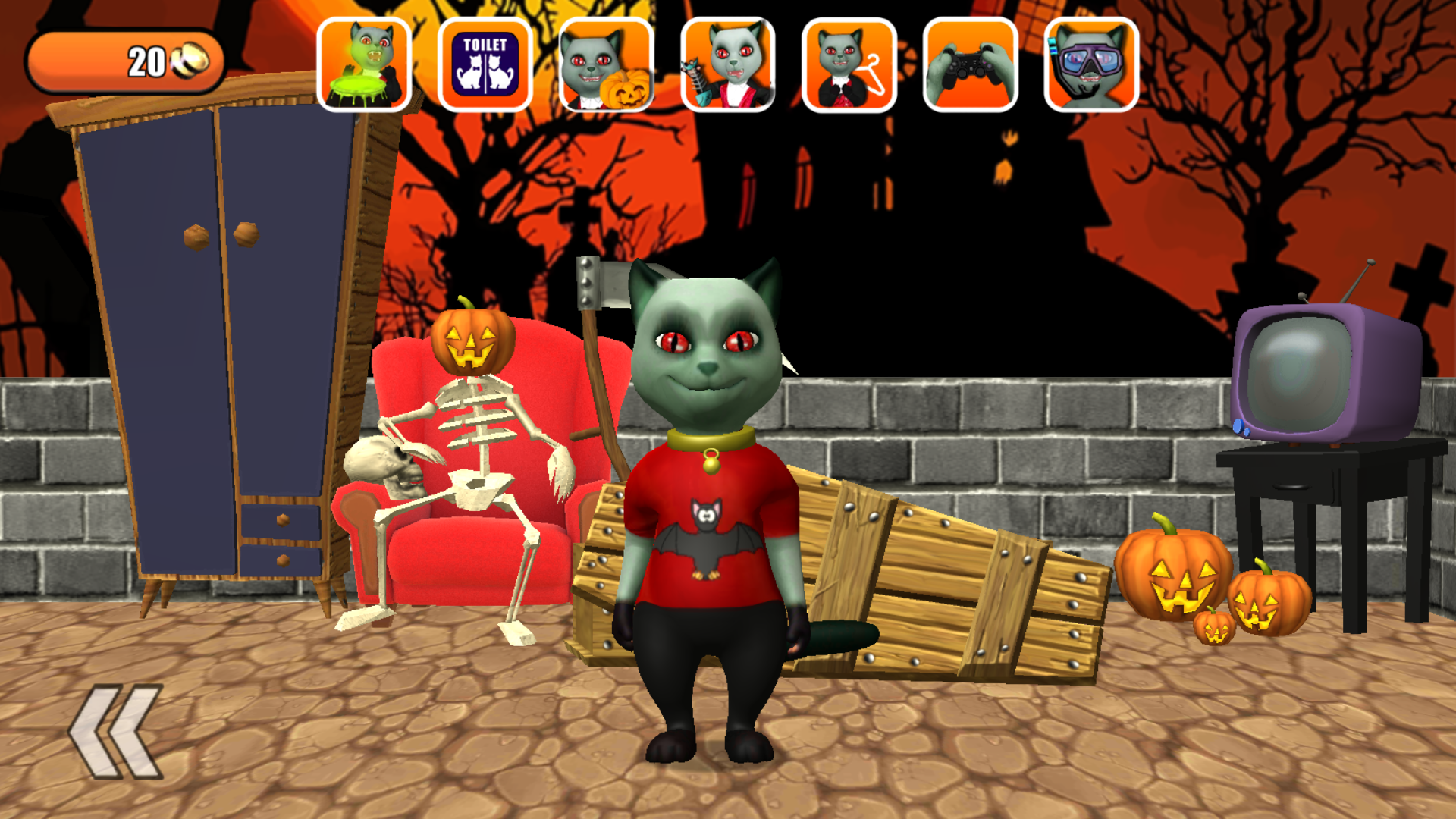The image size is (1456, 819).
Task: Select the scuba mask diving icon
Action: click(x=1090, y=64)
